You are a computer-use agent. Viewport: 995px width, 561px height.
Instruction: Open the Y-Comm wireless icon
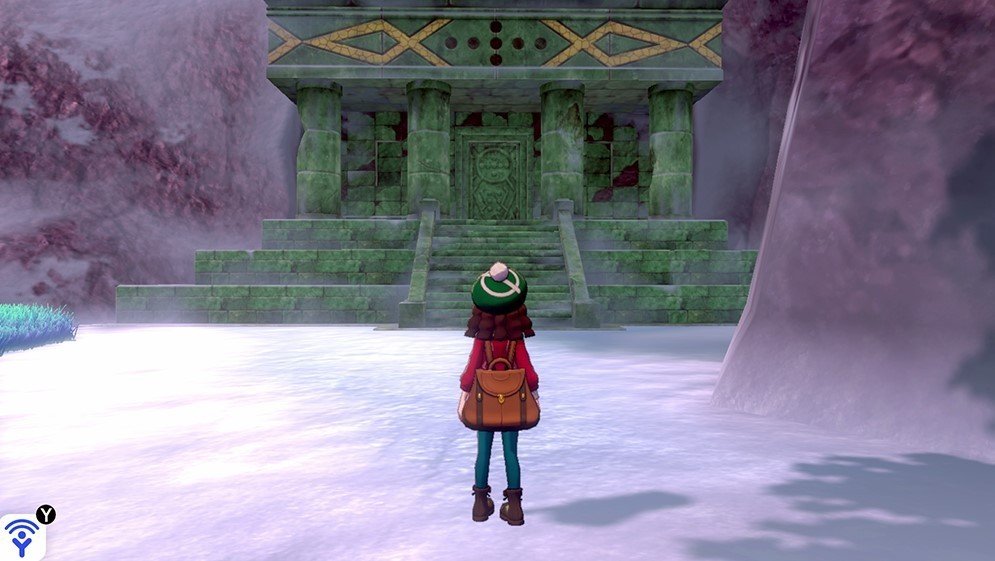[x=22, y=538]
